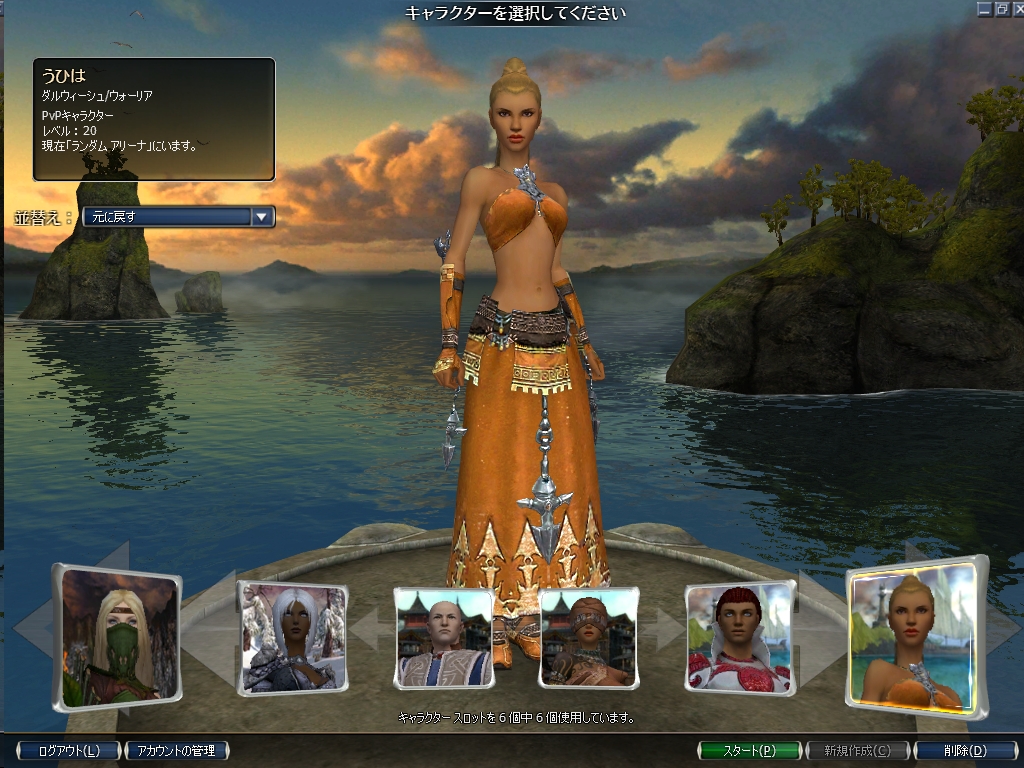Select the green-masked blonde character portrait

pyautogui.click(x=119, y=637)
